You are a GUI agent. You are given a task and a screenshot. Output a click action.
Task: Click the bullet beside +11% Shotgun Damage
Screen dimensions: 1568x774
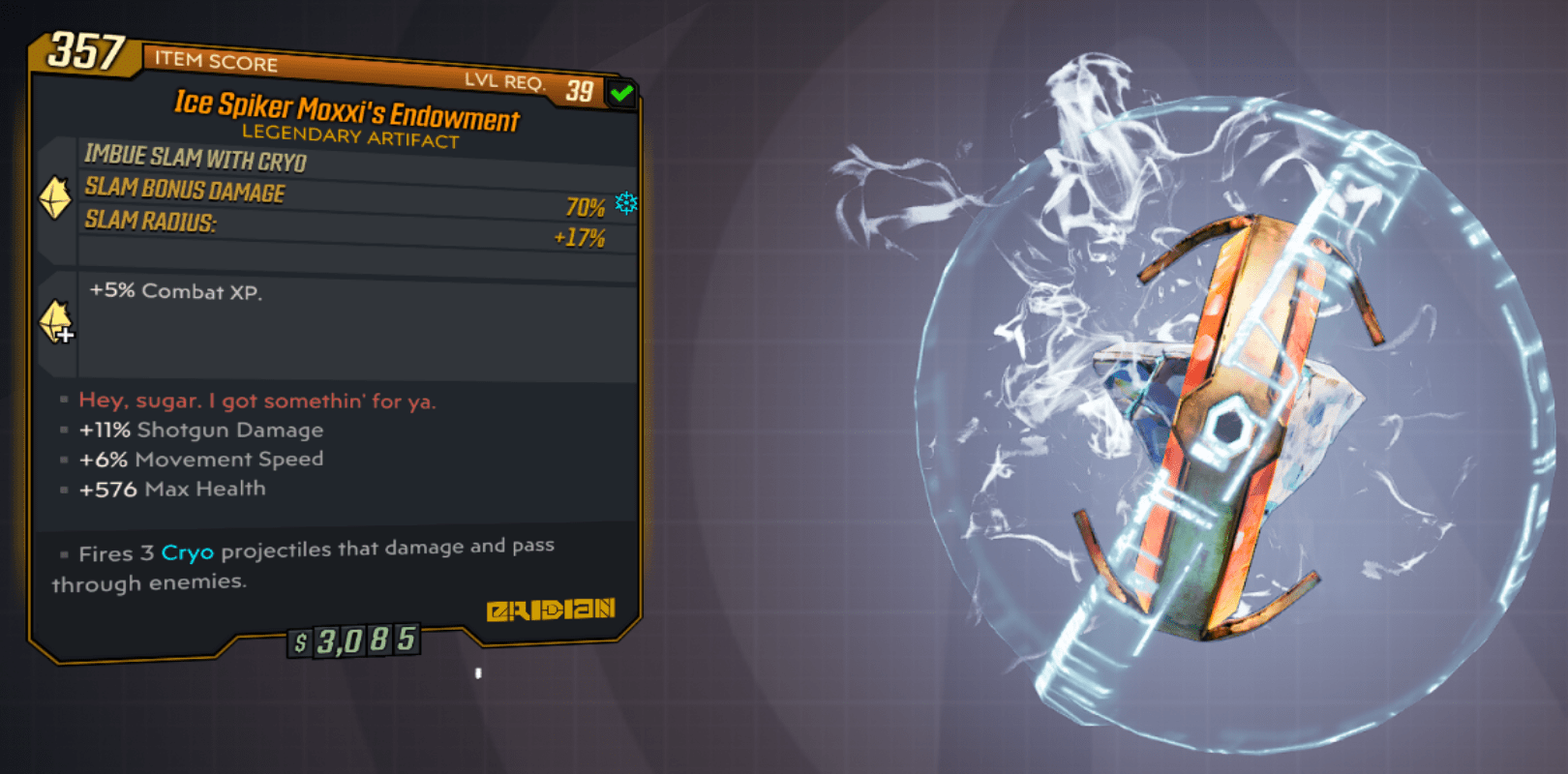tap(64, 430)
